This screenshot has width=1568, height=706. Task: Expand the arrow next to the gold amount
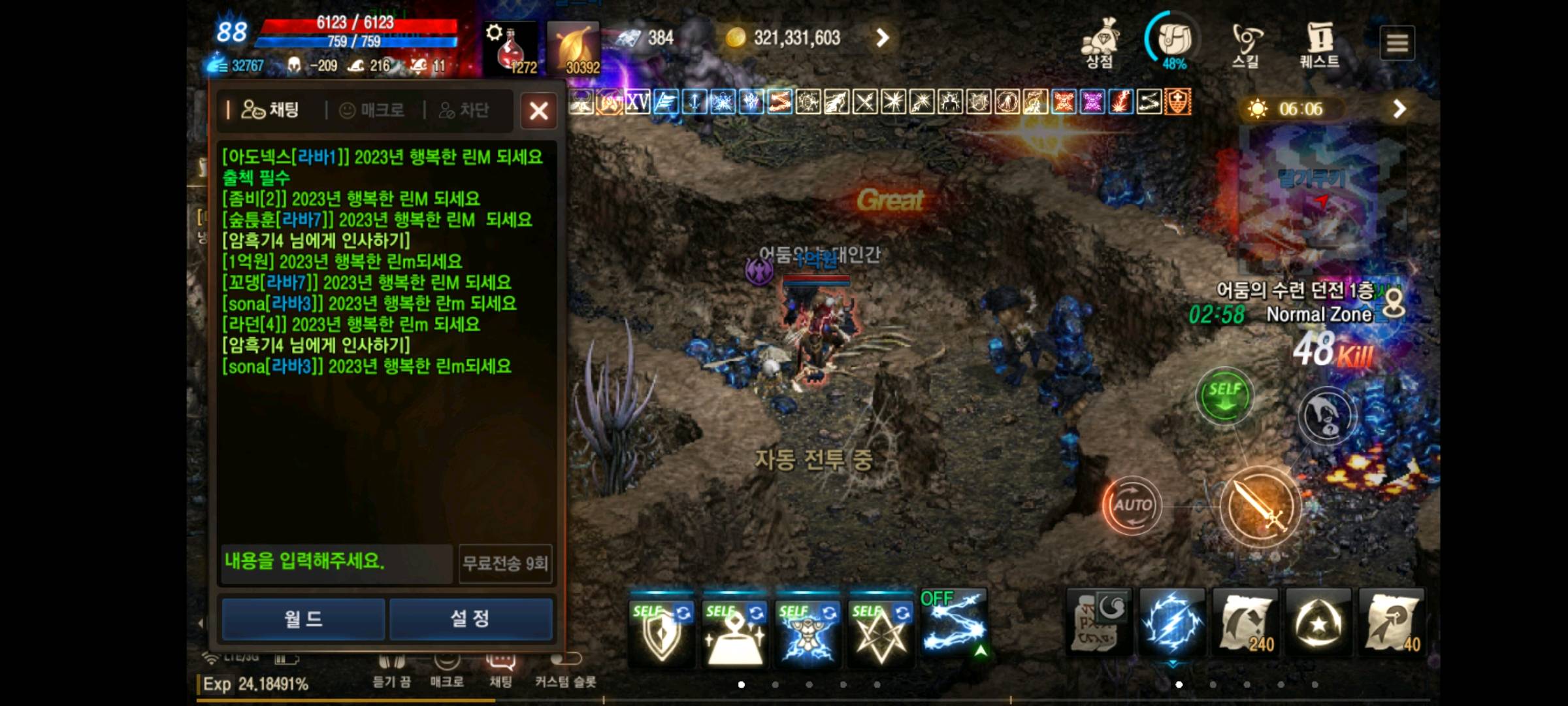pyautogui.click(x=883, y=37)
